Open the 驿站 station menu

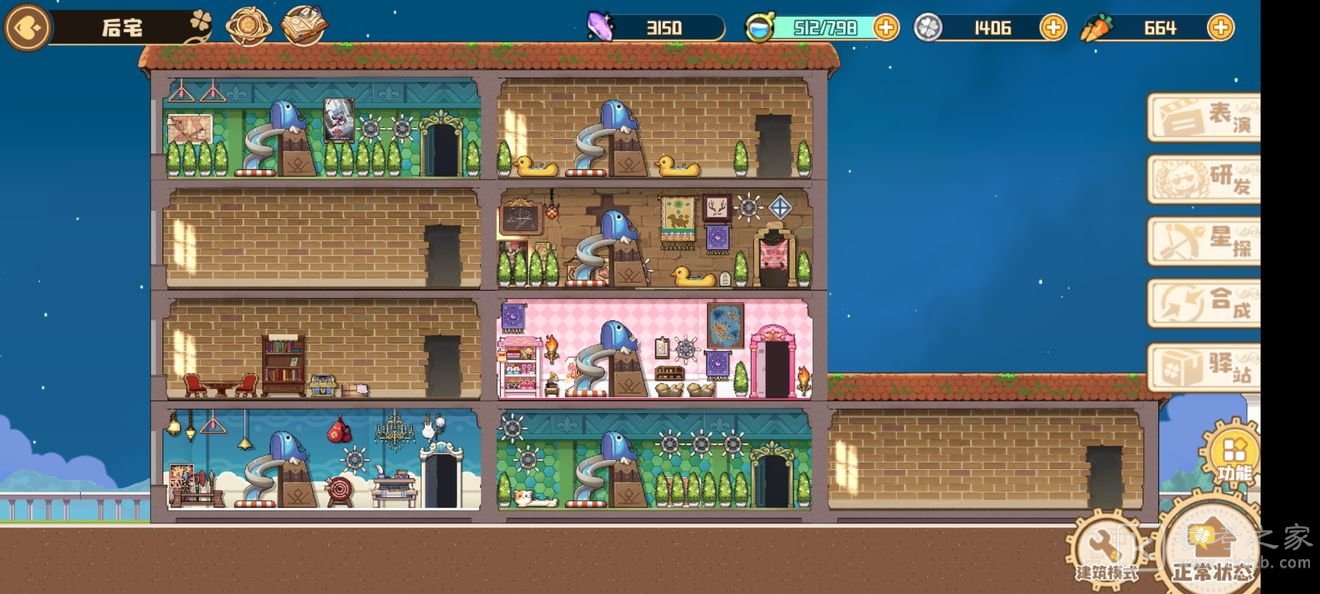[x=1204, y=367]
